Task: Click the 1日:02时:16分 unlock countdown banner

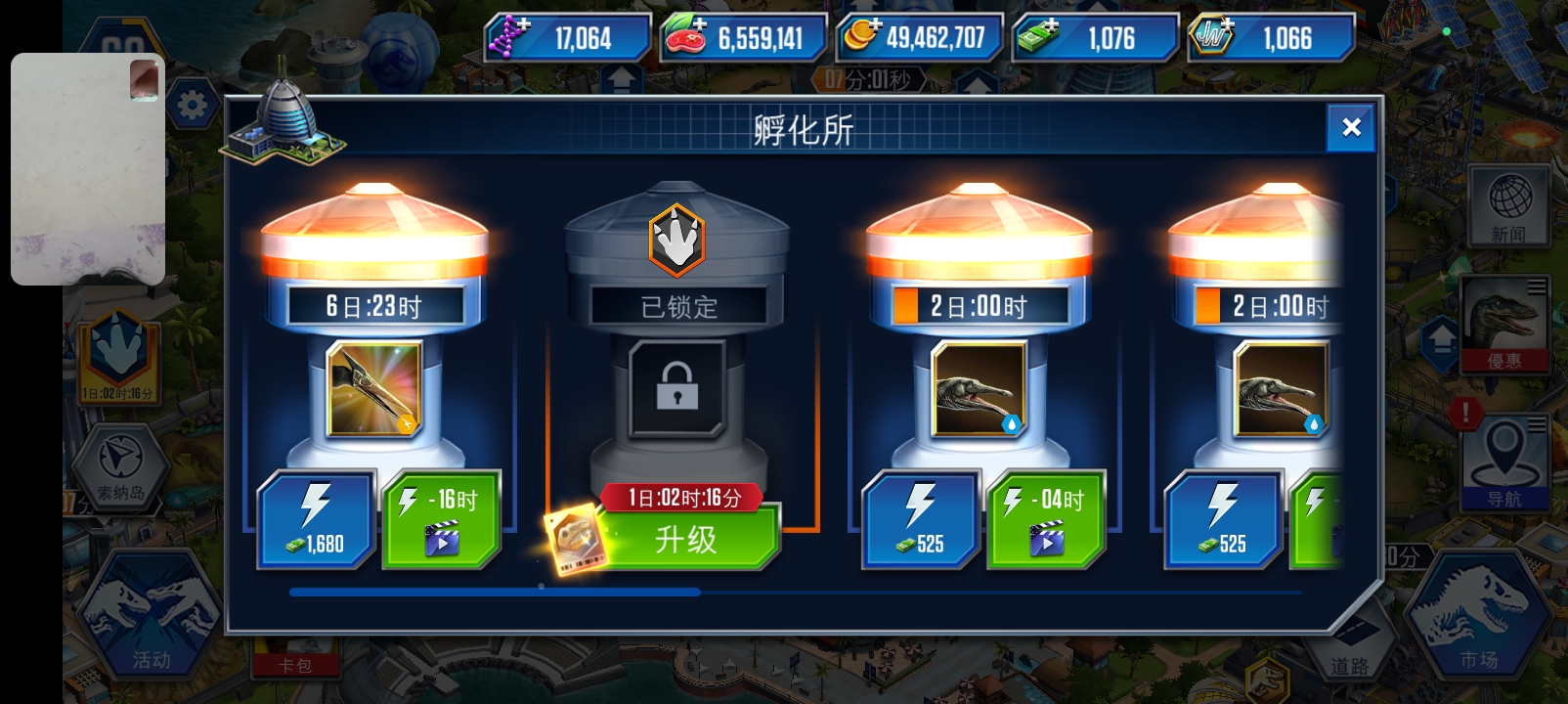Action: coord(683,497)
